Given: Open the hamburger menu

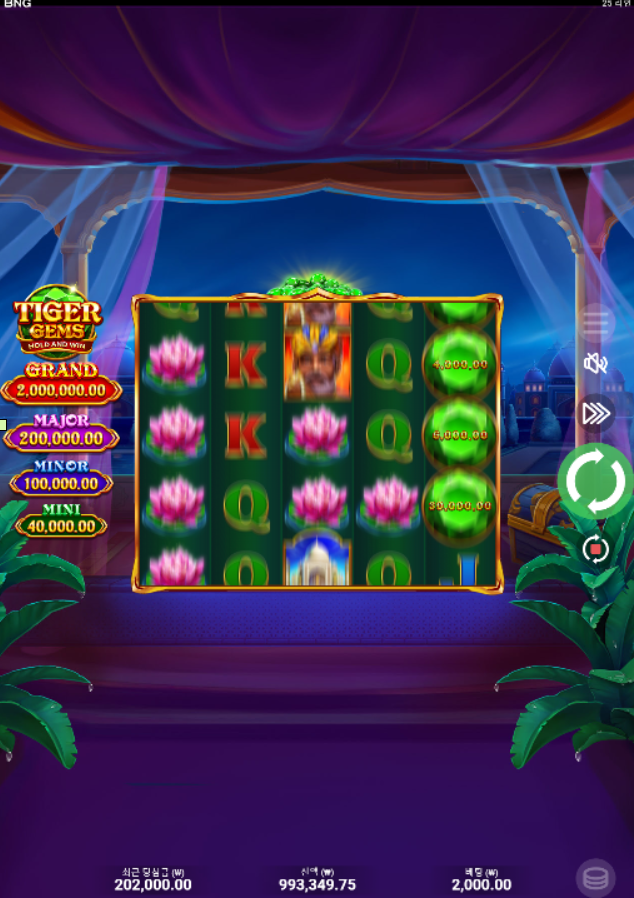Looking at the screenshot, I should tap(596, 322).
